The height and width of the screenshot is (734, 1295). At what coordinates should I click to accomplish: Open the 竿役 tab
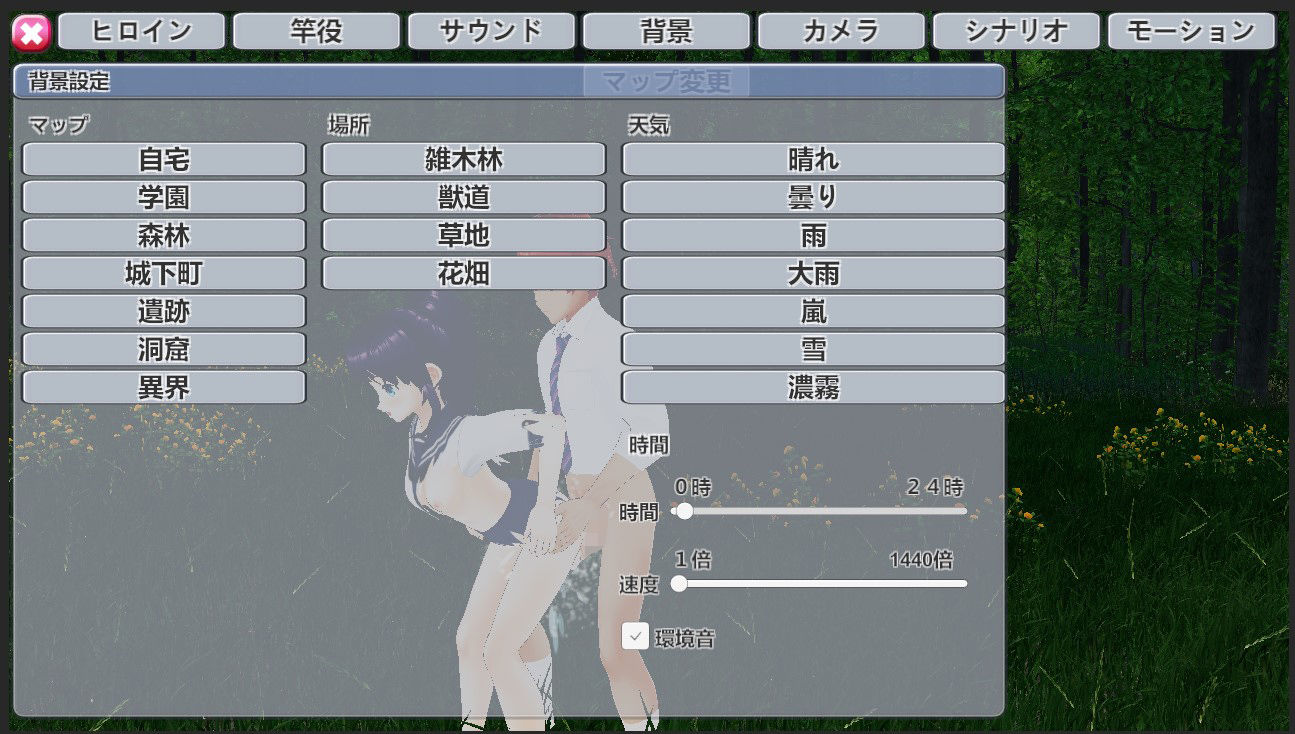tap(316, 30)
